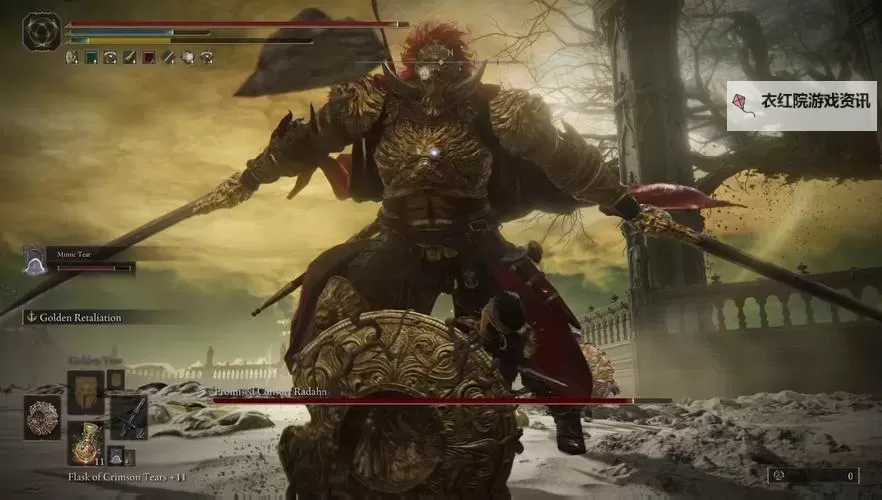This screenshot has height=500, width=882.
Task: Click the 衣红院游戏资讯 watermark badge
Action: click(x=801, y=106)
